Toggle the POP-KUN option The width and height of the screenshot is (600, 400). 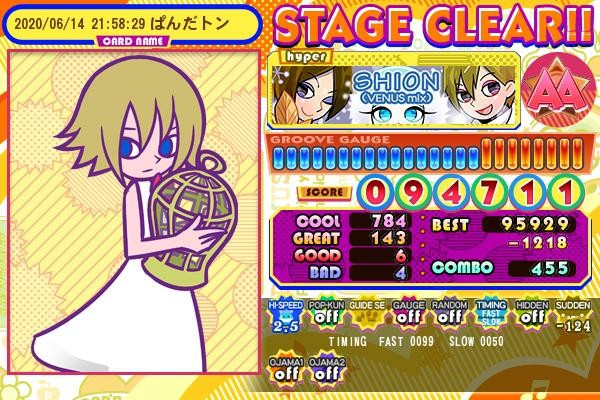pos(322,315)
